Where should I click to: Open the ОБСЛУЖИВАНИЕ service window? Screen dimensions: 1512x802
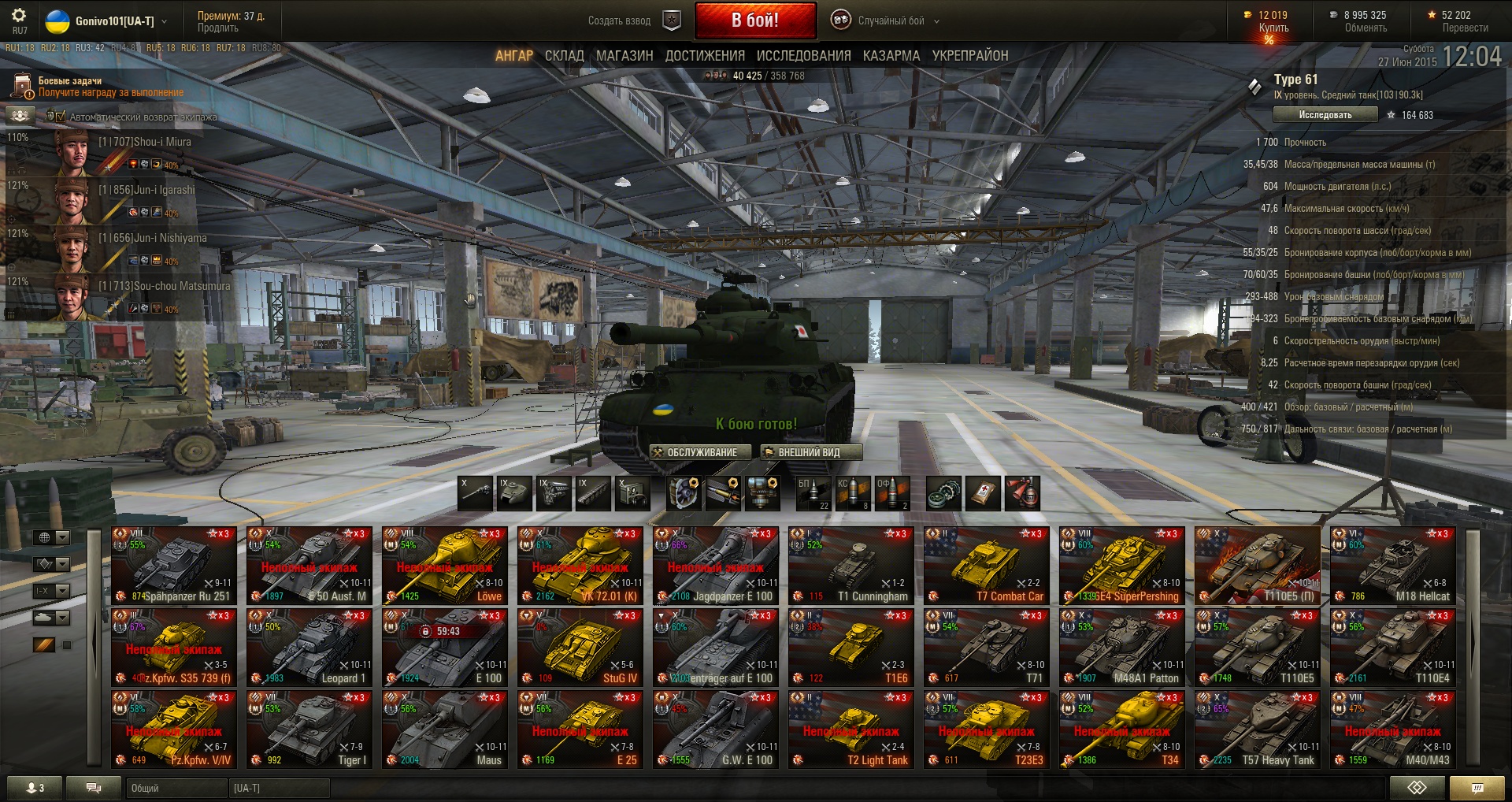(x=701, y=452)
